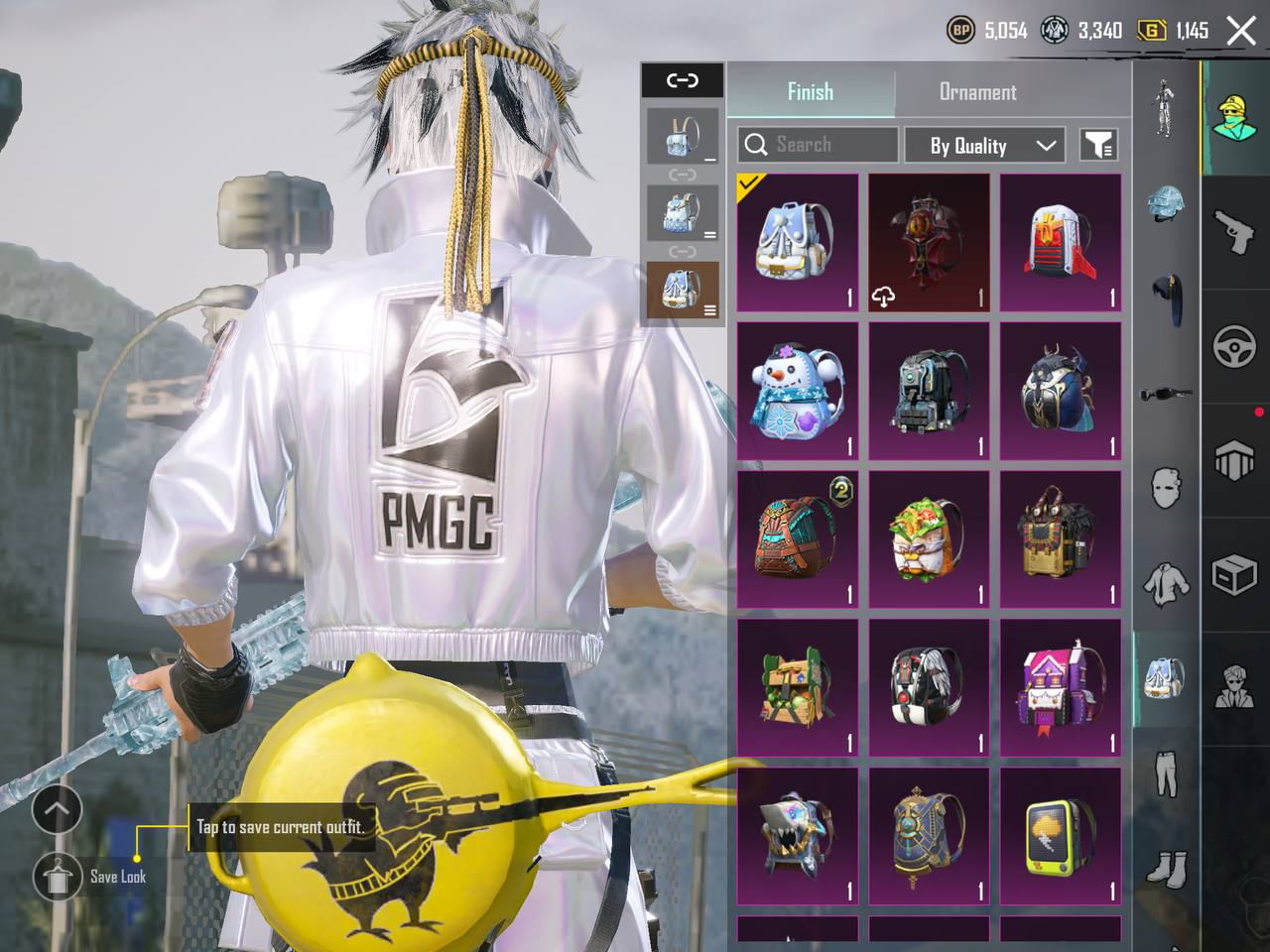Switch to the Ornament tab
The height and width of the screenshot is (952, 1270).
(977, 92)
